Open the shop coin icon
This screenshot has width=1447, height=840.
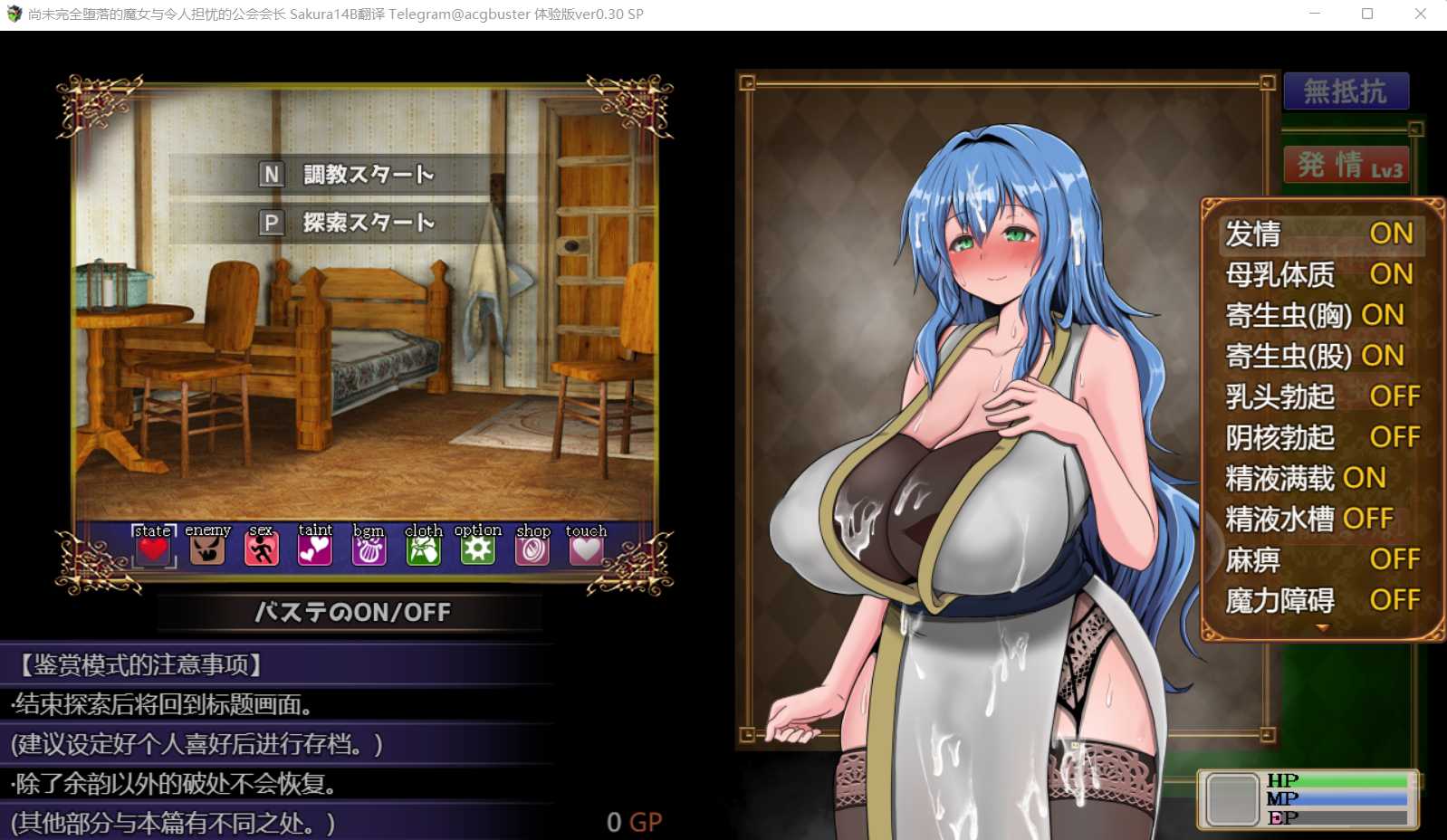click(532, 546)
